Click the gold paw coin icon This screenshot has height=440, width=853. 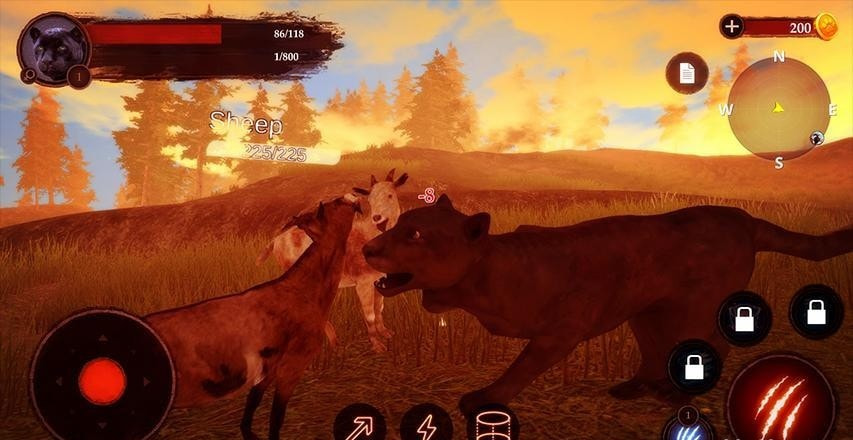(827, 27)
